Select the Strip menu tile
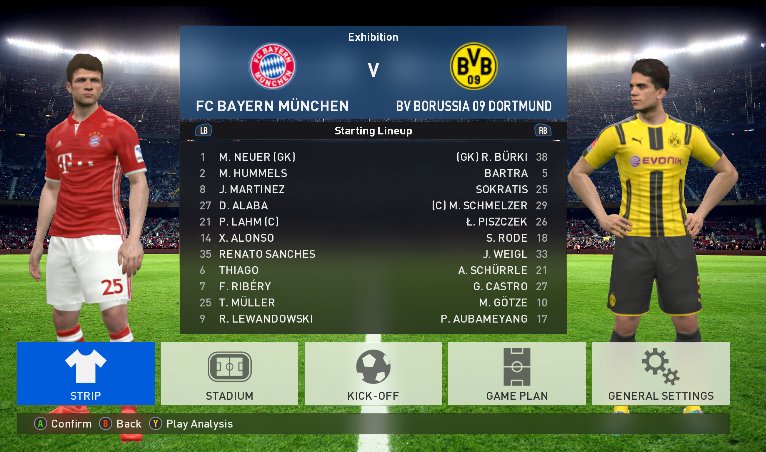The image size is (766, 452). tap(86, 373)
